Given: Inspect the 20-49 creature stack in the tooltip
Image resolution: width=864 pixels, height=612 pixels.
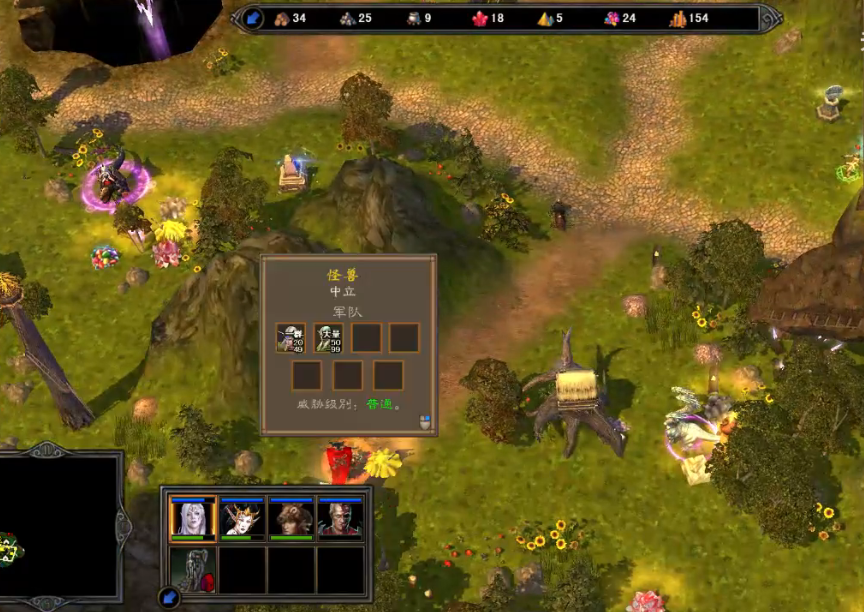Looking at the screenshot, I should tap(292, 338).
